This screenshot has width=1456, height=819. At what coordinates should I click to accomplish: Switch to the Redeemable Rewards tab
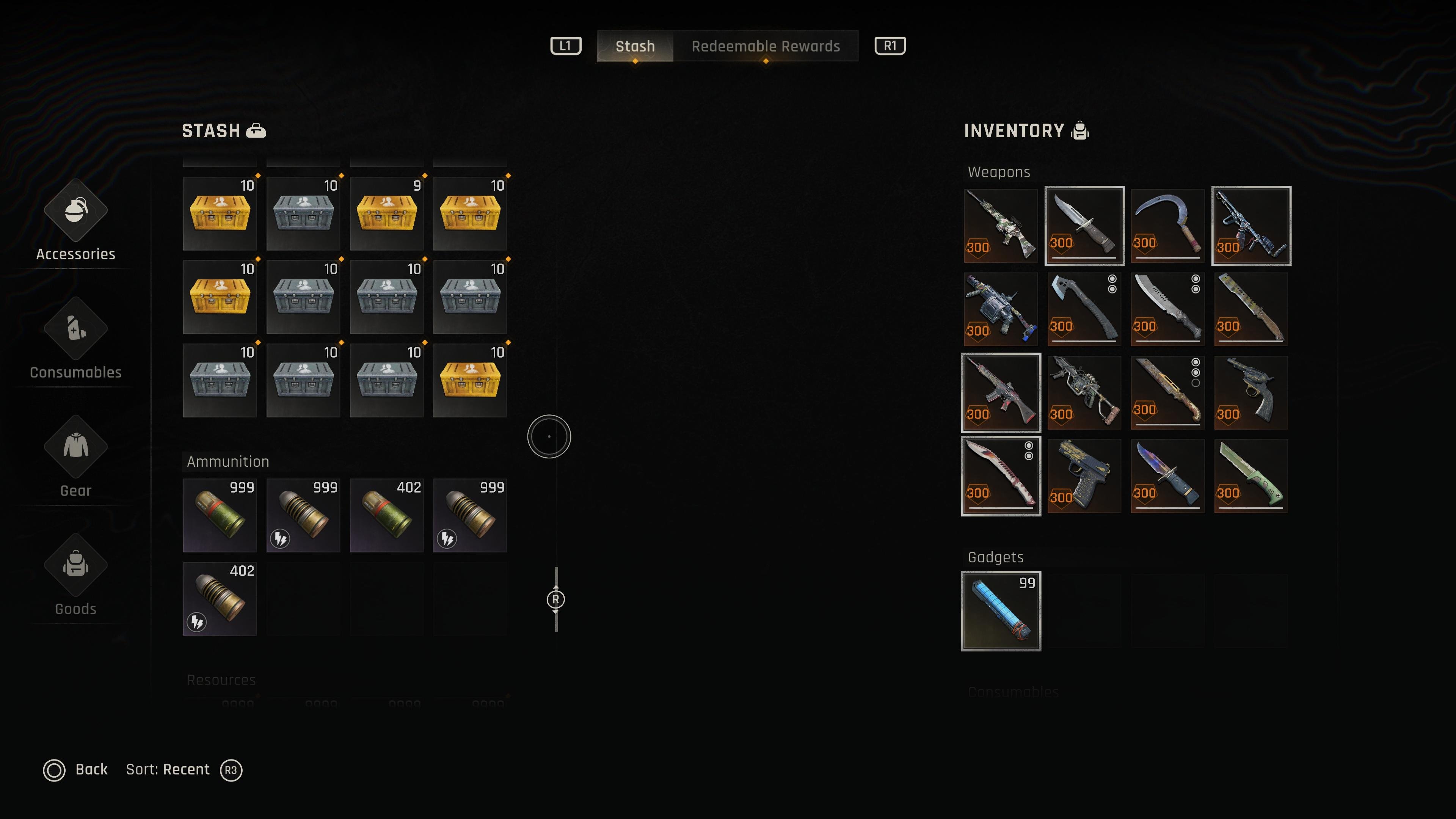click(765, 46)
